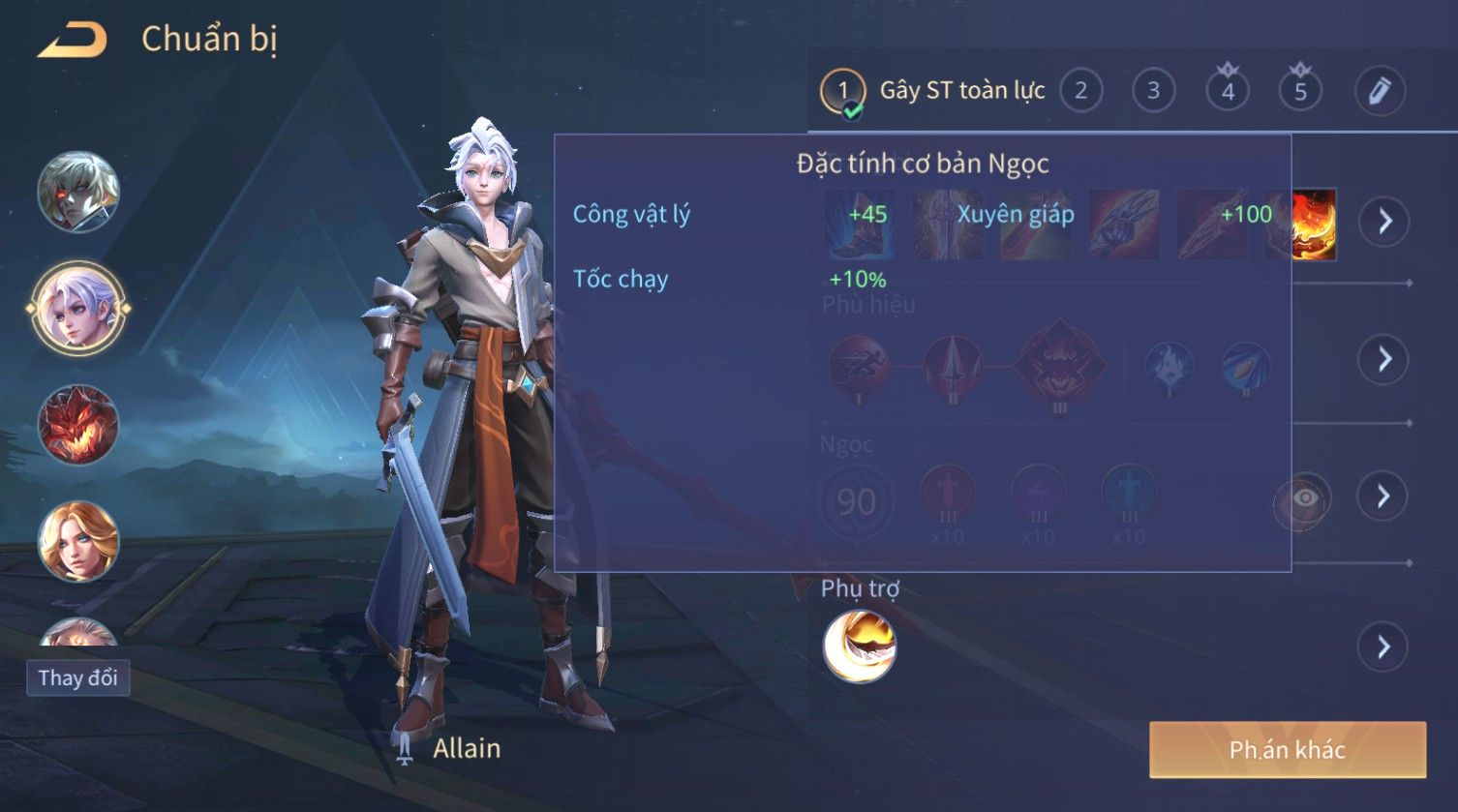Select the Allain white-haired hero portrait
Viewport: 1458px width, 812px height.
[x=78, y=309]
